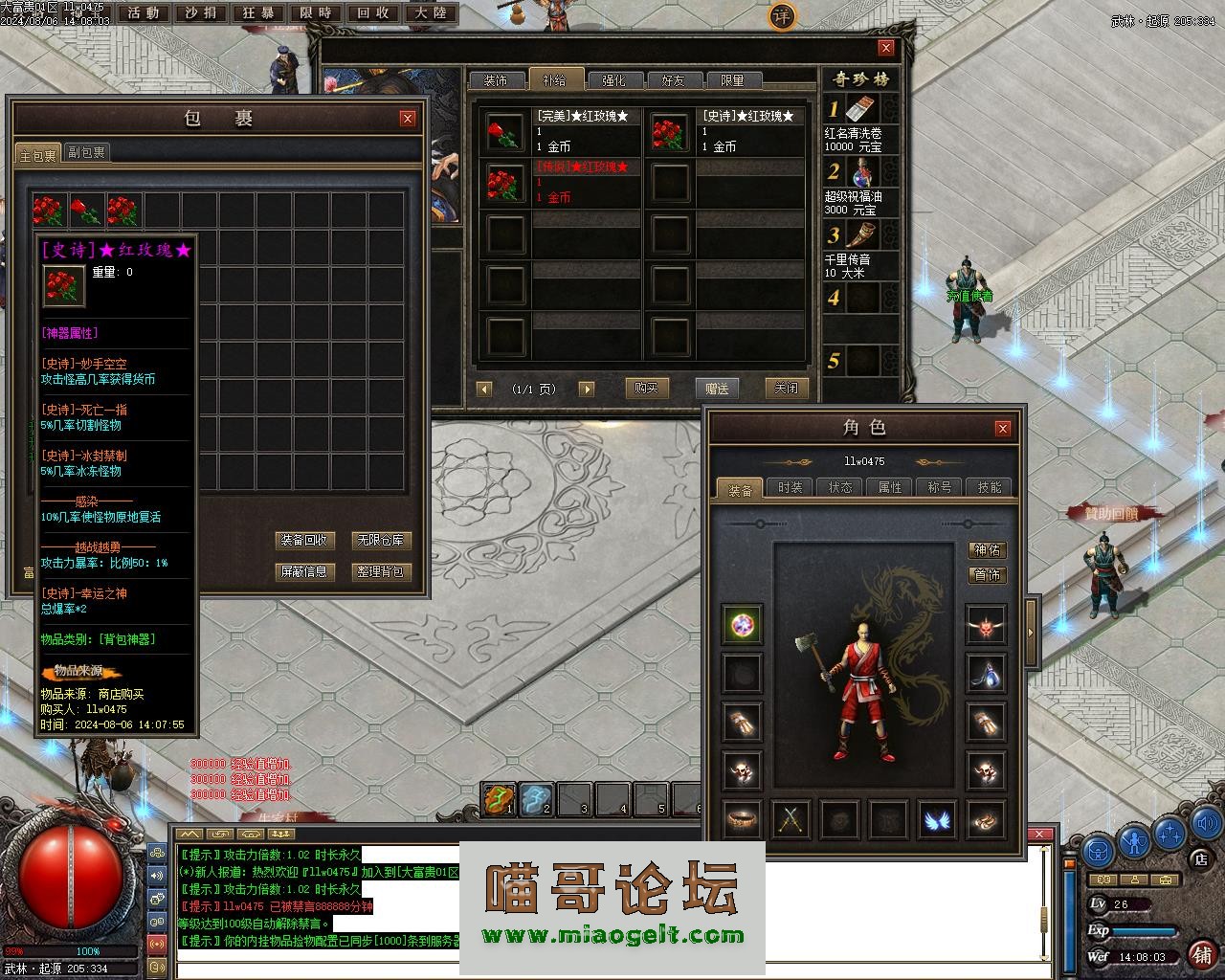Click the 屏蔽信息 button
This screenshot has width=1225, height=980.
pyautogui.click(x=303, y=571)
